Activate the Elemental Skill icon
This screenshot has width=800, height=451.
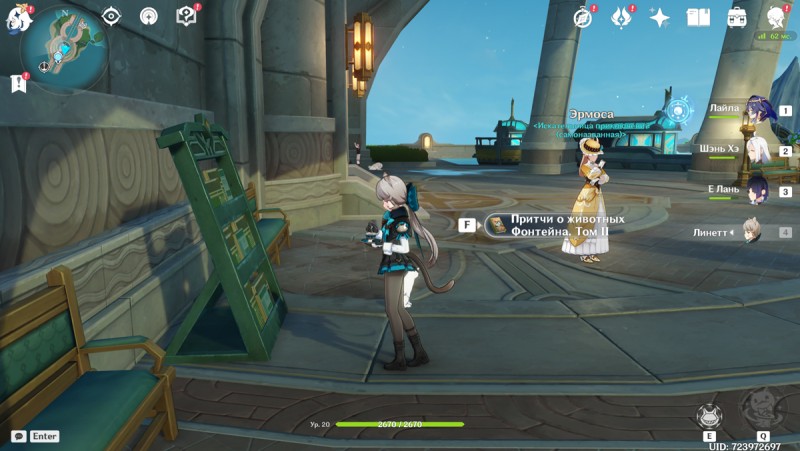pos(709,416)
